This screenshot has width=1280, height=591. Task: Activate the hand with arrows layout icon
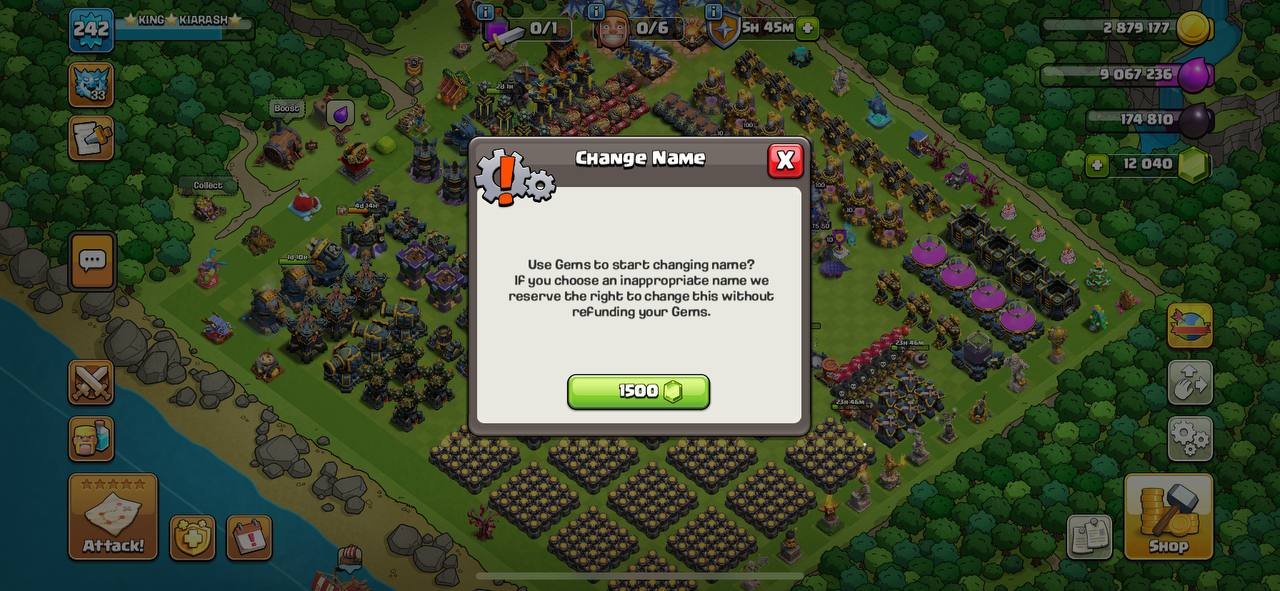1190,382
